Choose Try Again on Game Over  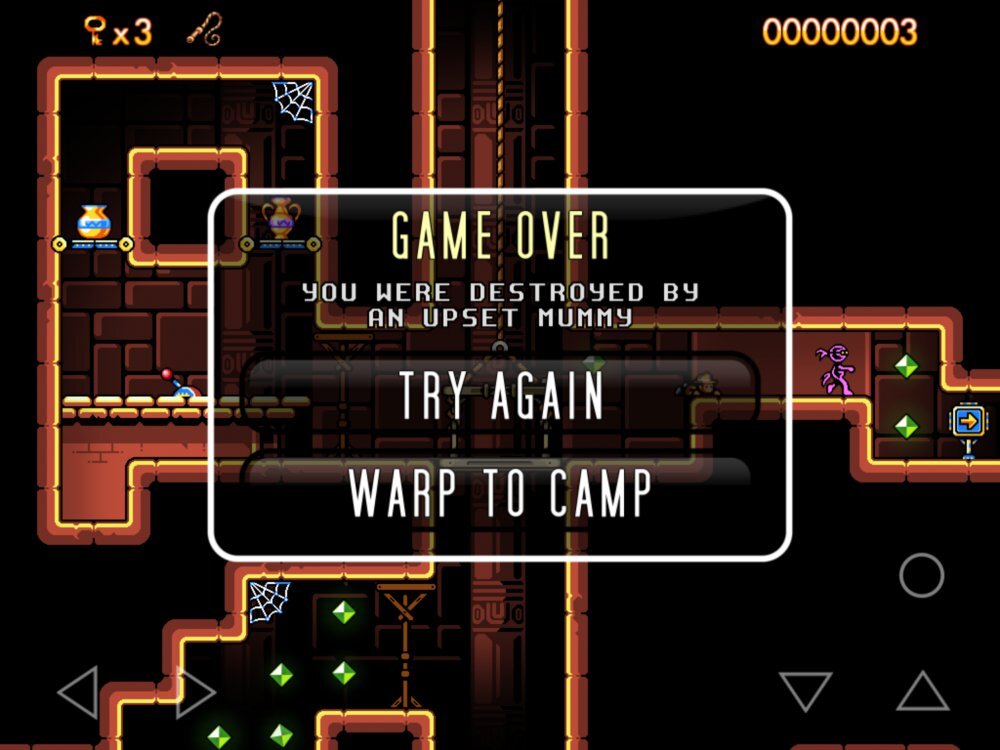(500, 394)
